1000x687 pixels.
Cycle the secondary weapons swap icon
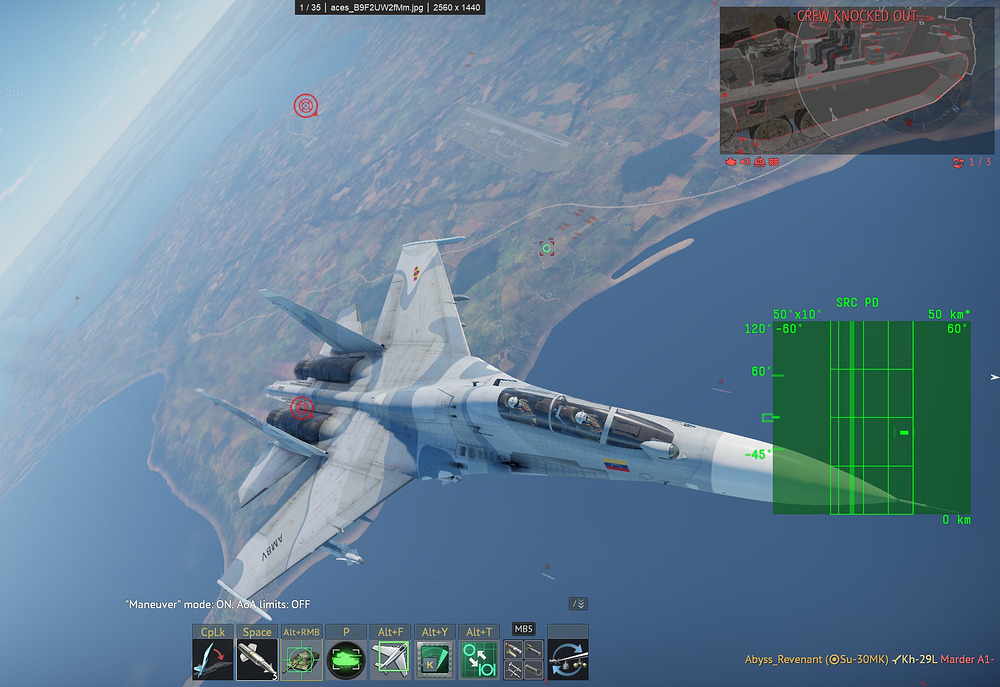(568, 661)
